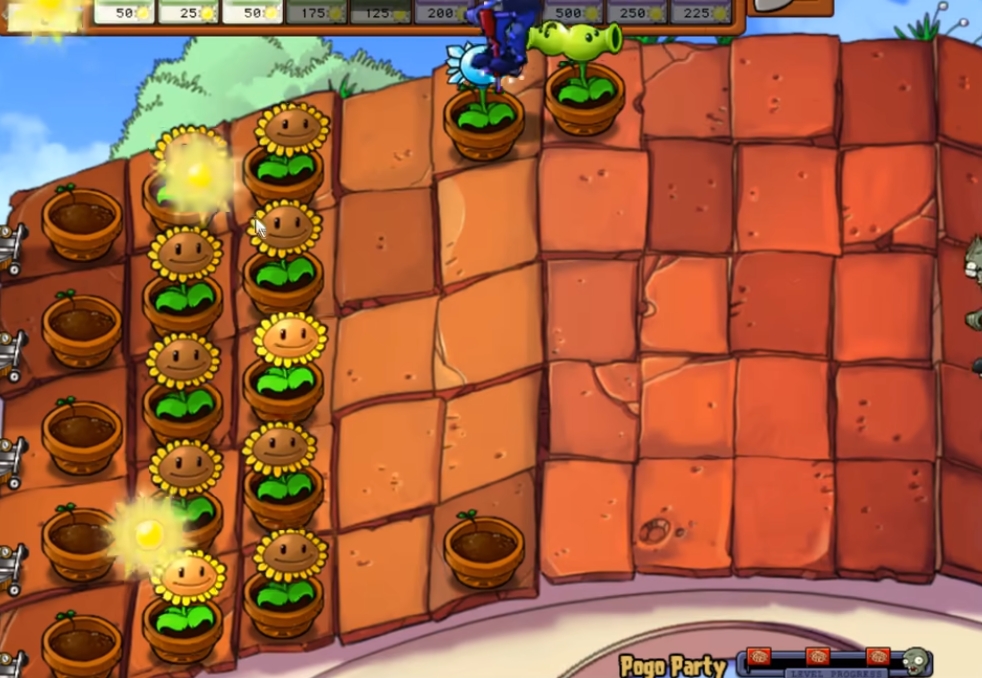Choose the 500 sun cost seed packet
Screen dimensions: 982x678
[573, 11]
